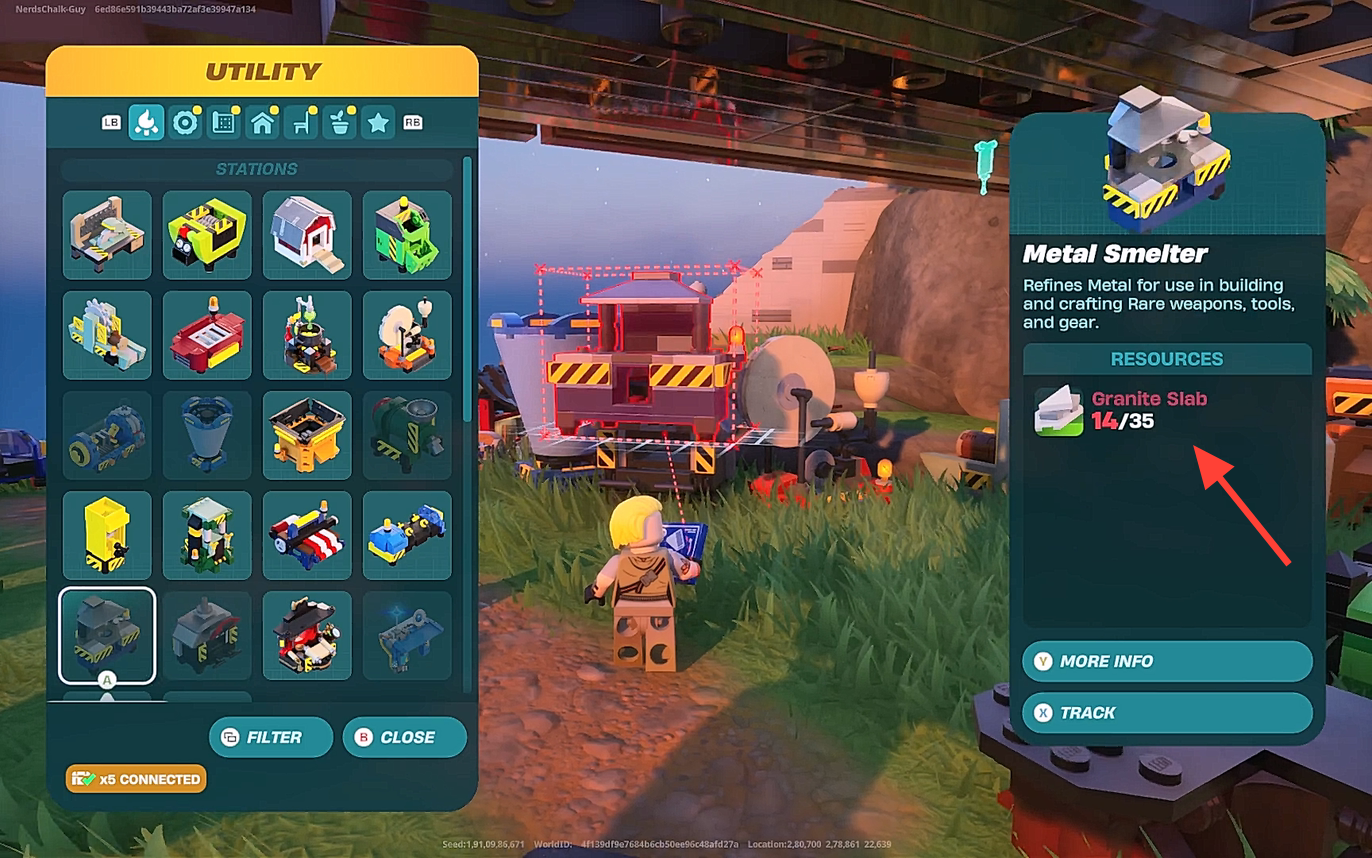Choose the bubbling green cauldron station
This screenshot has height=858, width=1372.
pos(307,335)
